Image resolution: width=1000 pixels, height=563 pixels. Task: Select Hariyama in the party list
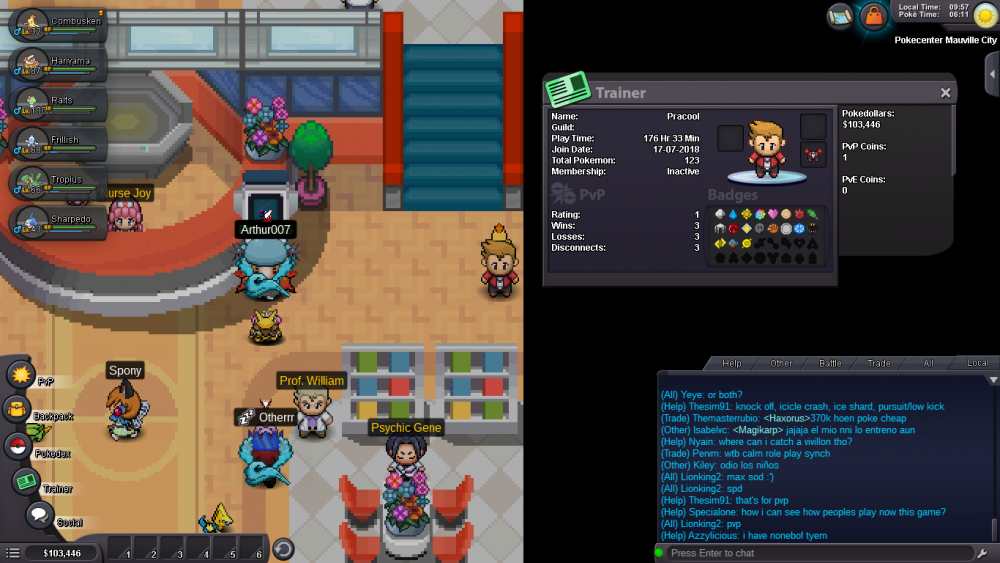coord(55,64)
